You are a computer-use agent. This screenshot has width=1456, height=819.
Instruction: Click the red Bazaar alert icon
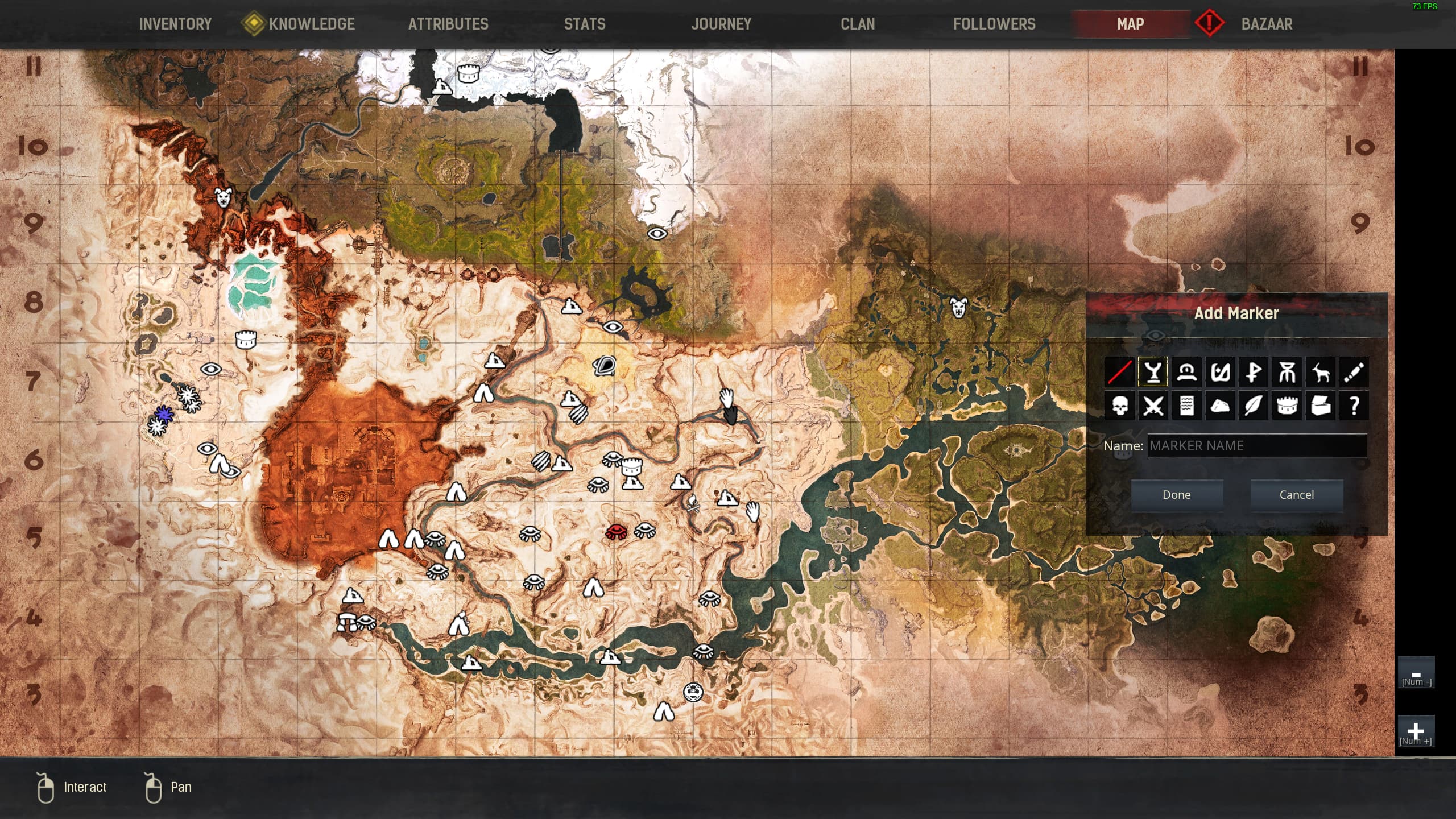click(1210, 24)
